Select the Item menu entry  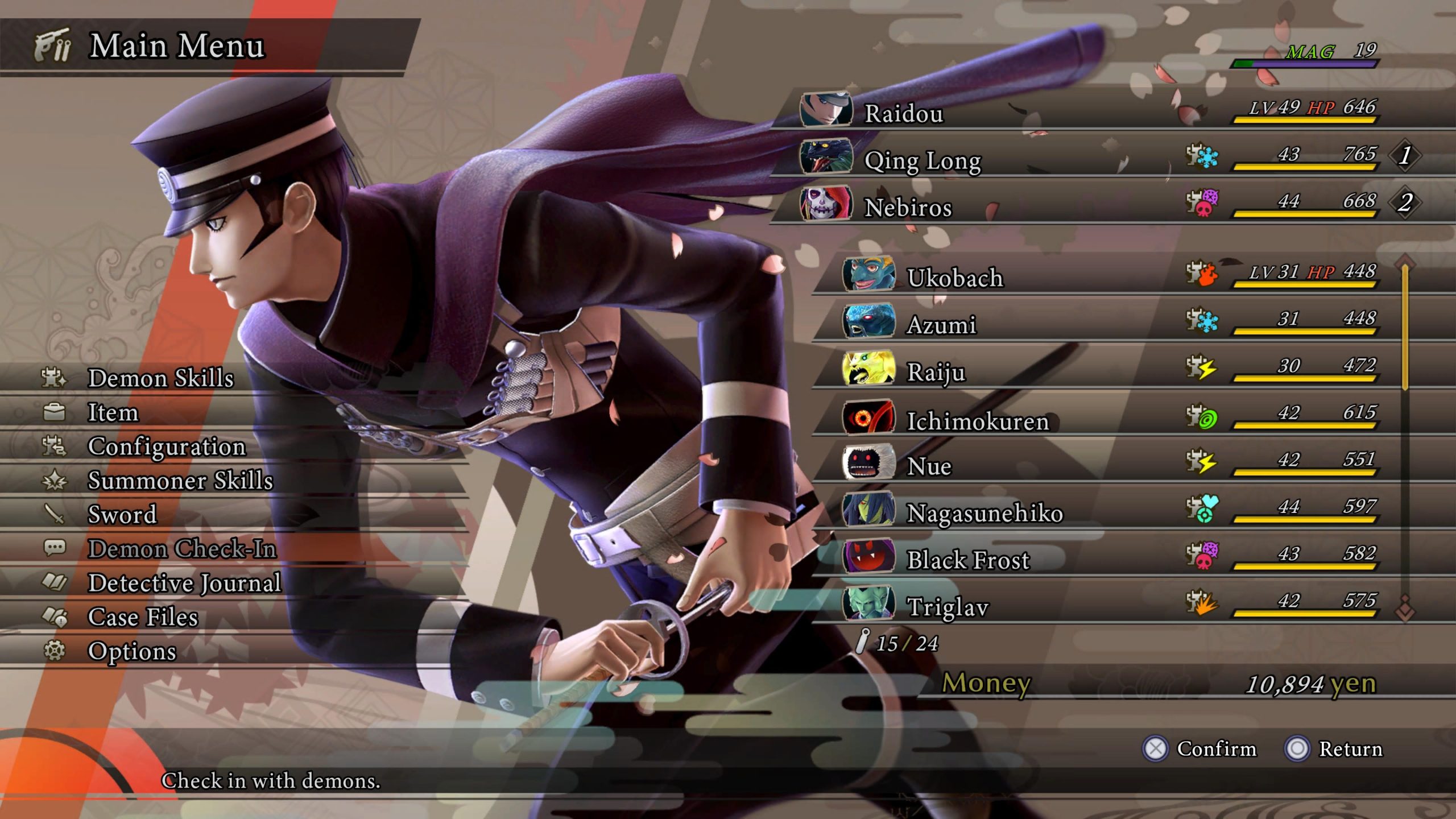113,412
